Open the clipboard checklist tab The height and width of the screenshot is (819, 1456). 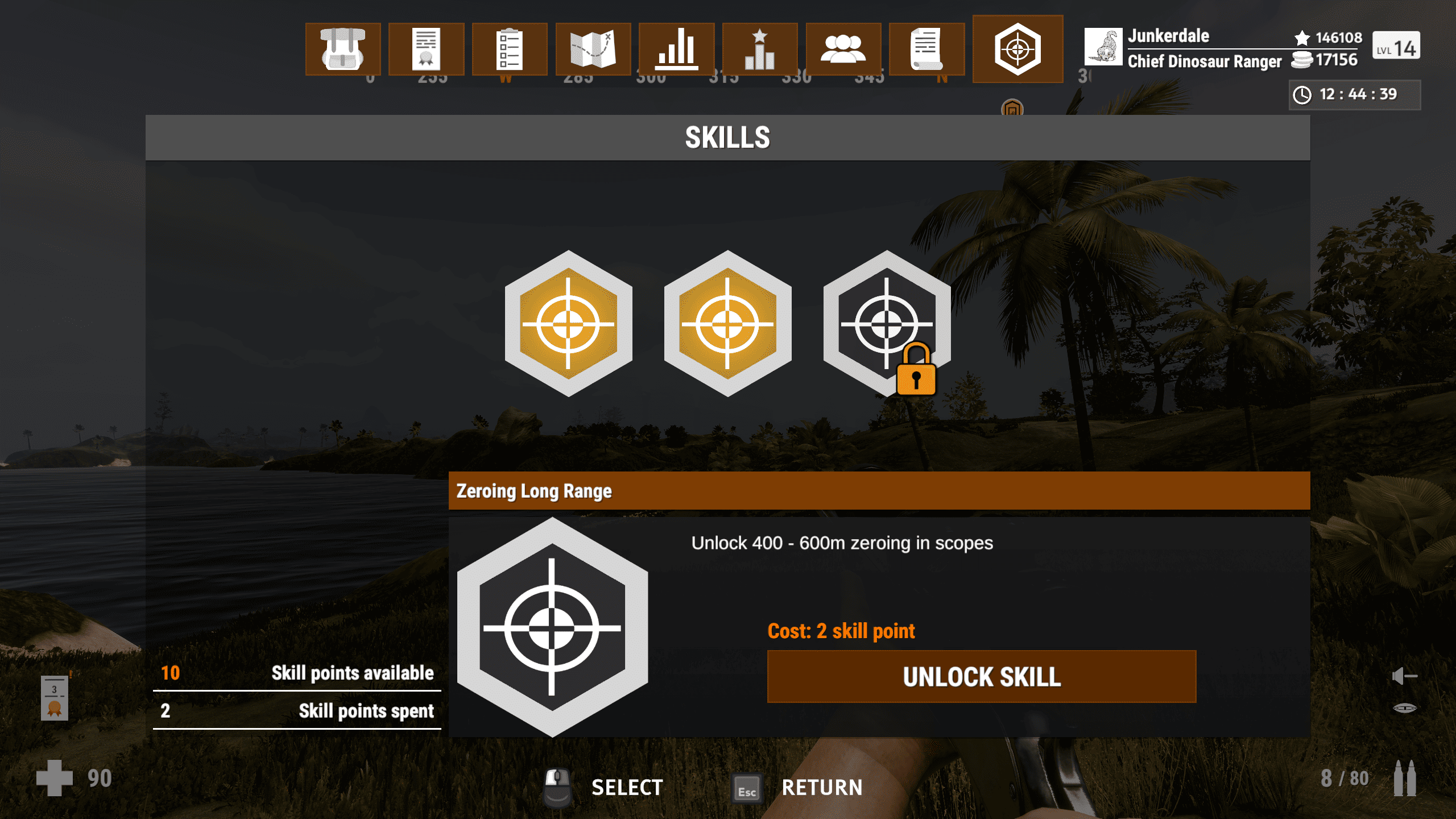[509, 49]
